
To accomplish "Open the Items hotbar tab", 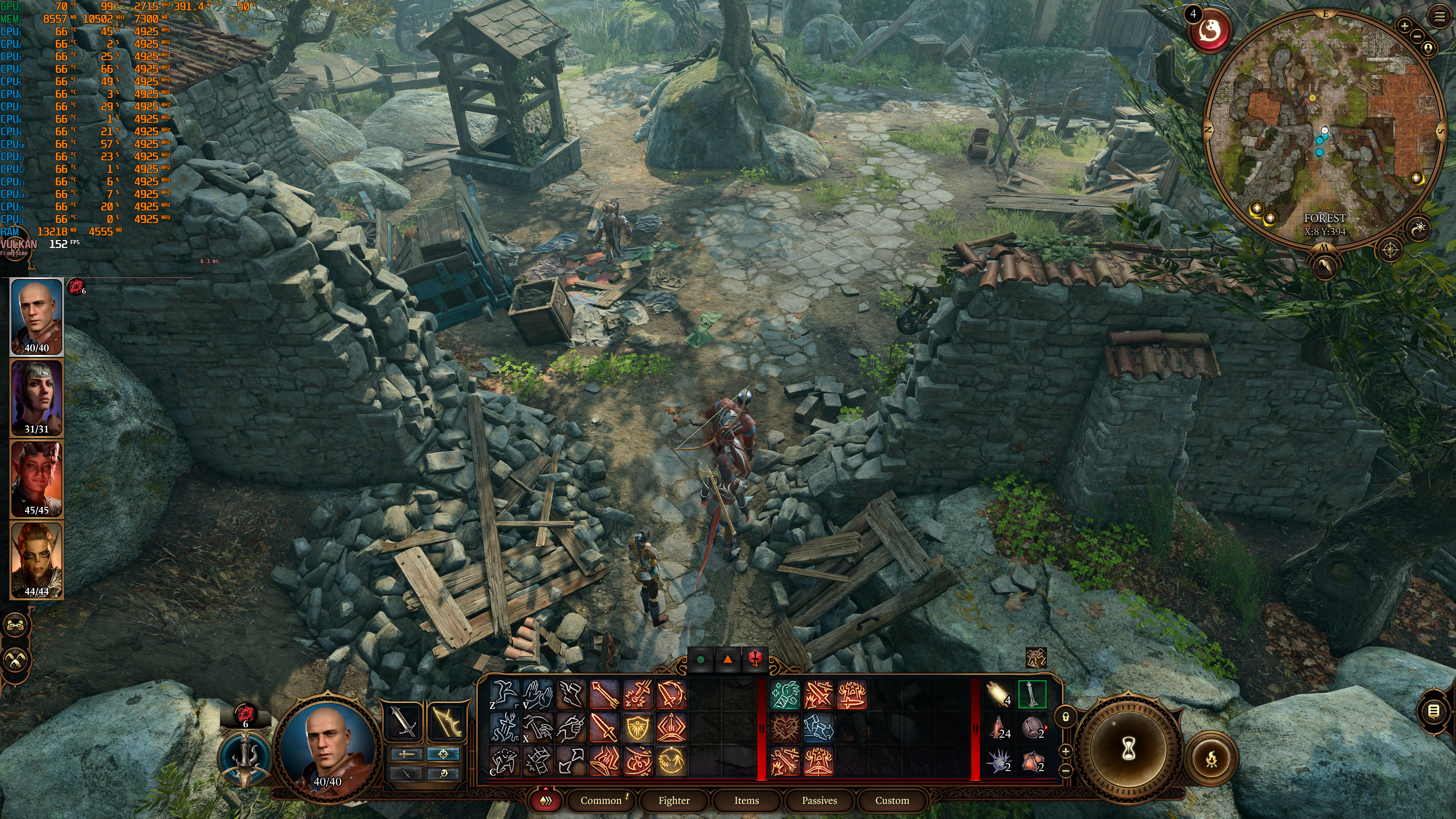I will [746, 800].
